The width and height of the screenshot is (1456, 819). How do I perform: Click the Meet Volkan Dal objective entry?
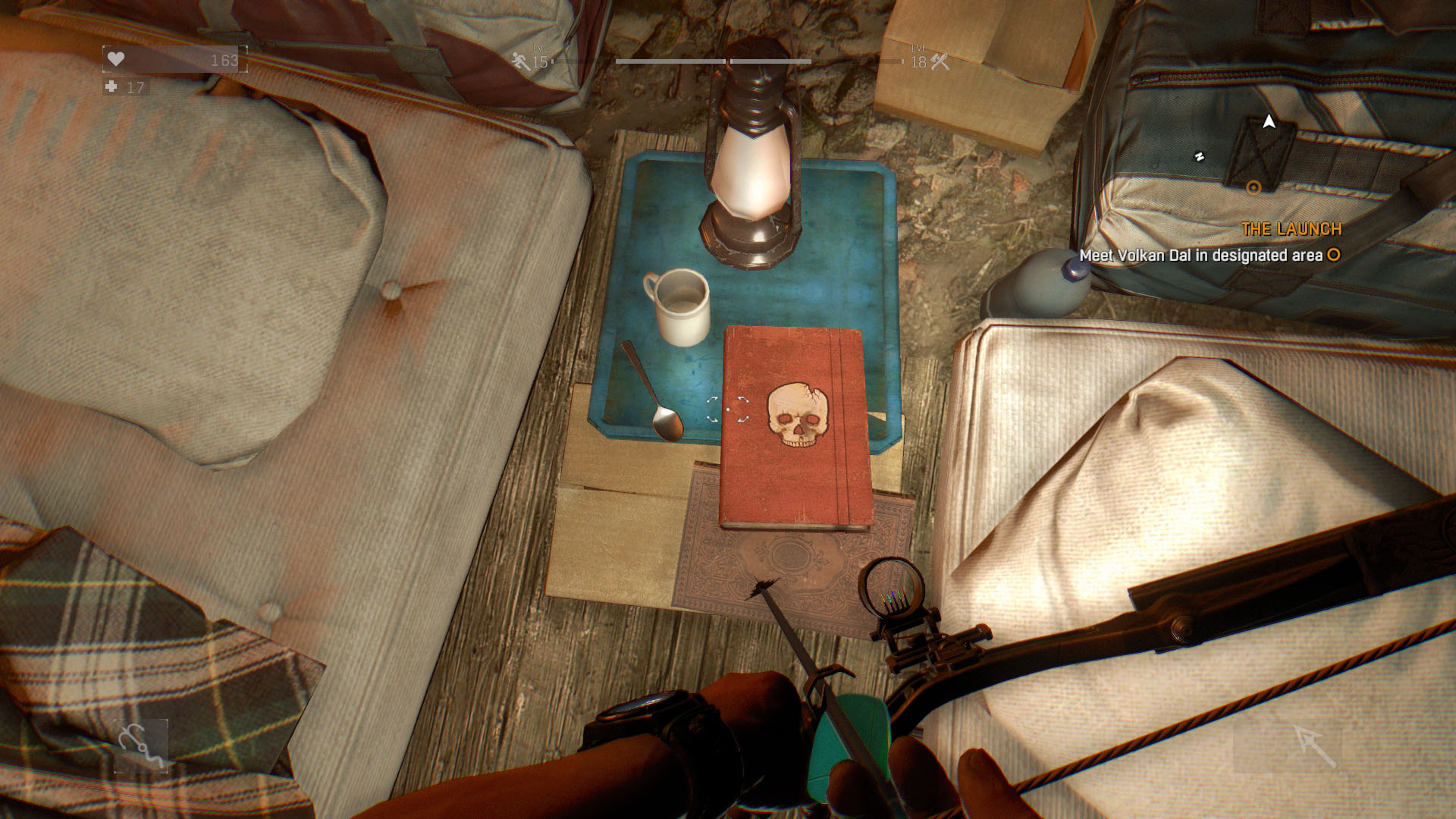click(x=1200, y=256)
